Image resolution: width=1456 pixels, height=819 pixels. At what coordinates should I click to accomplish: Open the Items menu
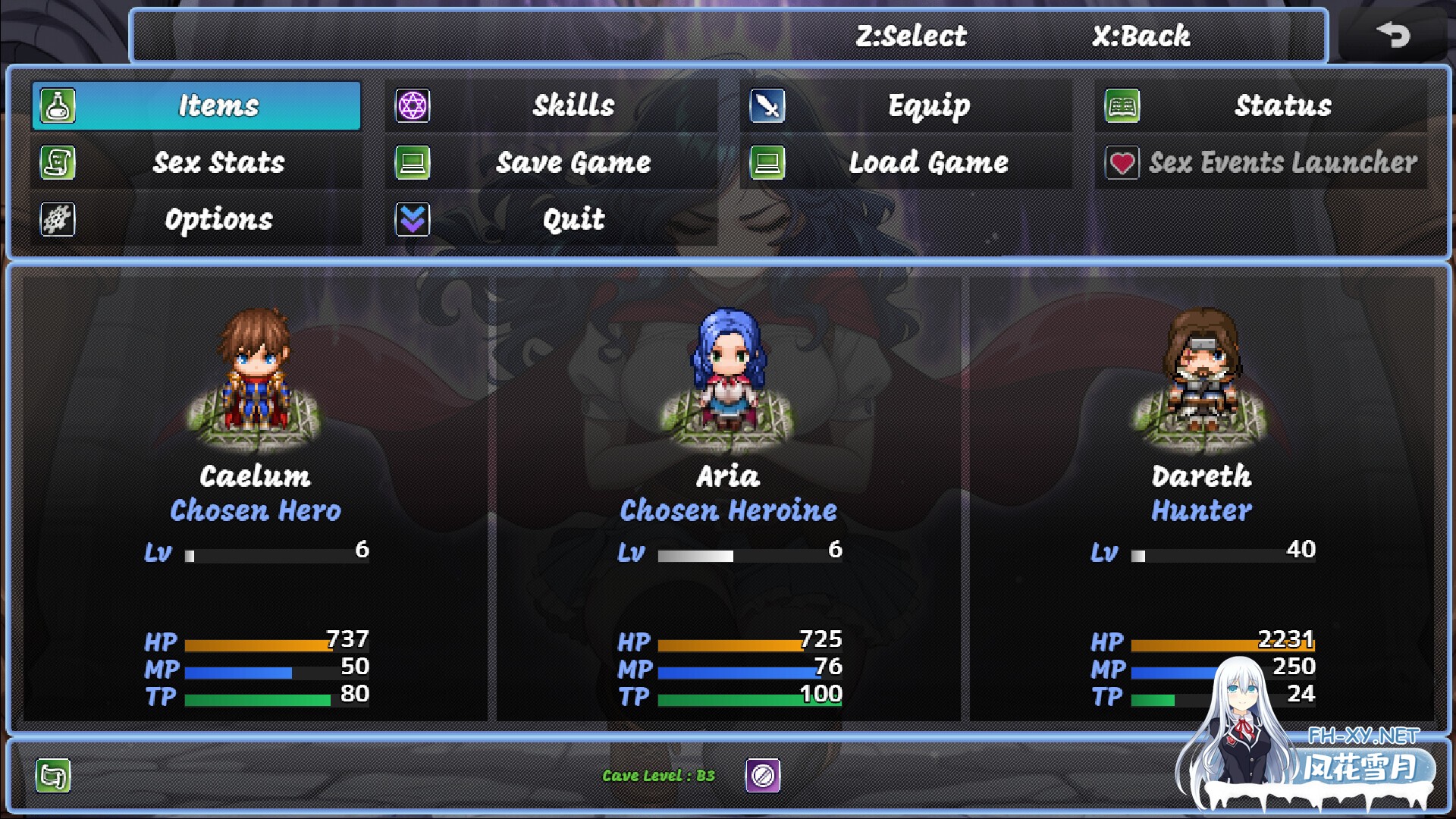(196, 105)
